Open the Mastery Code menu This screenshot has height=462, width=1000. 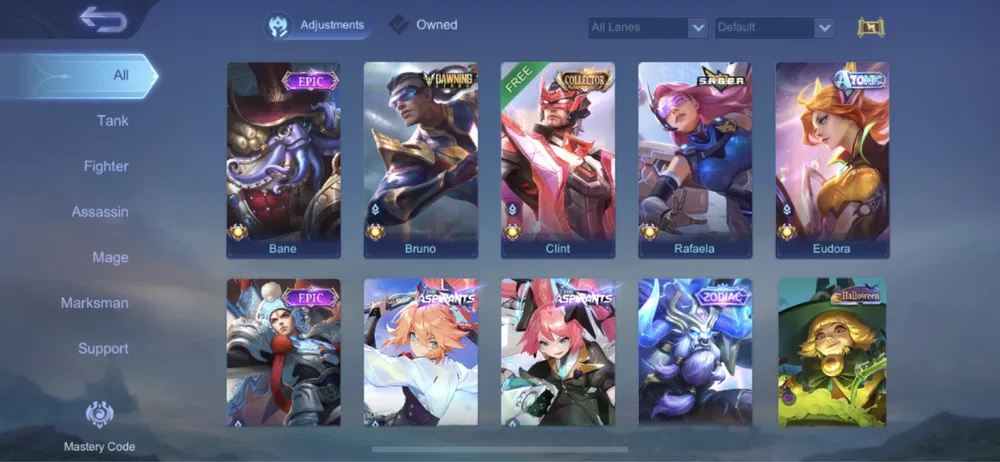coord(99,425)
